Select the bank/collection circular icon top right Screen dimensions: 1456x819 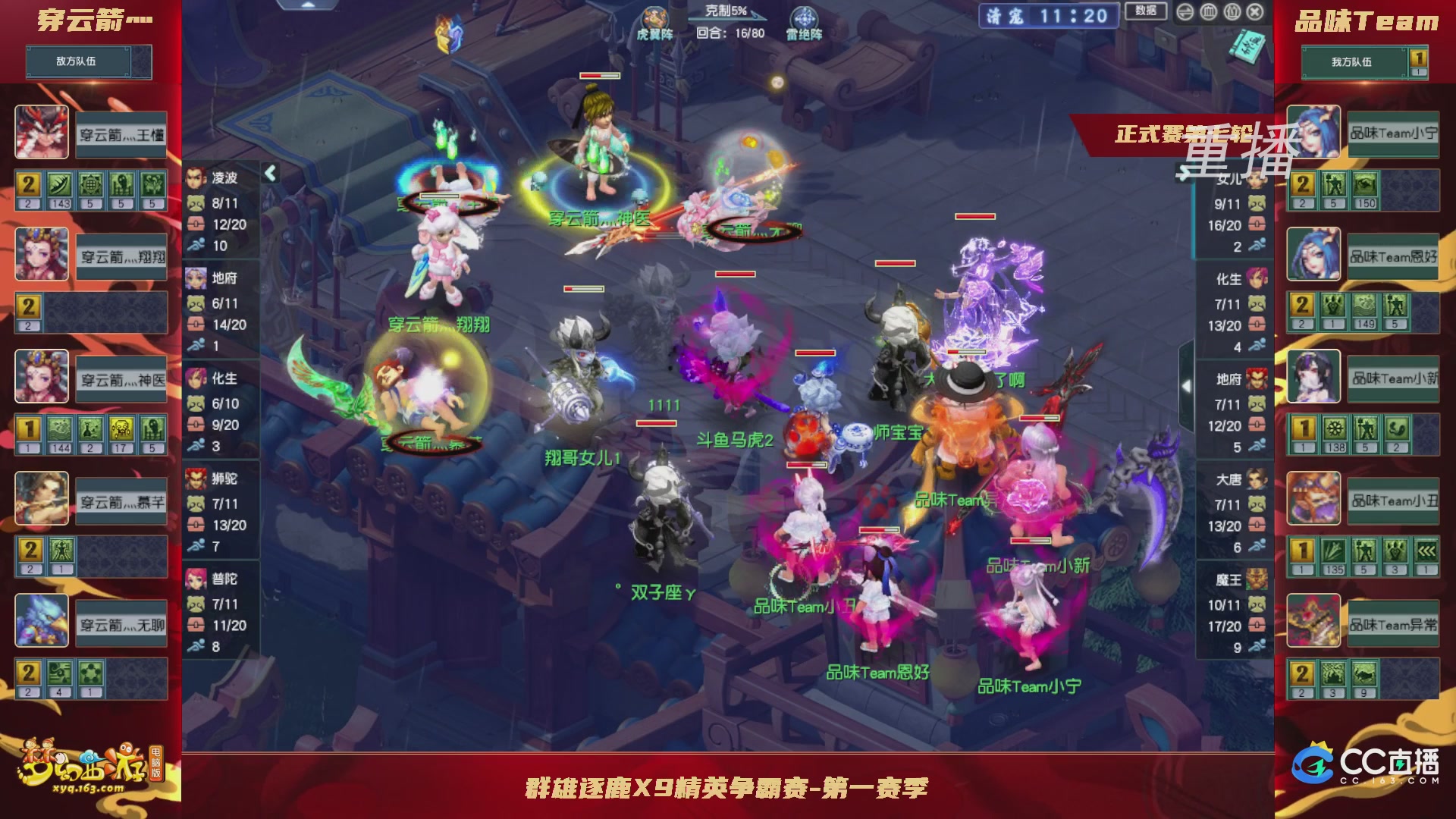1209,11
